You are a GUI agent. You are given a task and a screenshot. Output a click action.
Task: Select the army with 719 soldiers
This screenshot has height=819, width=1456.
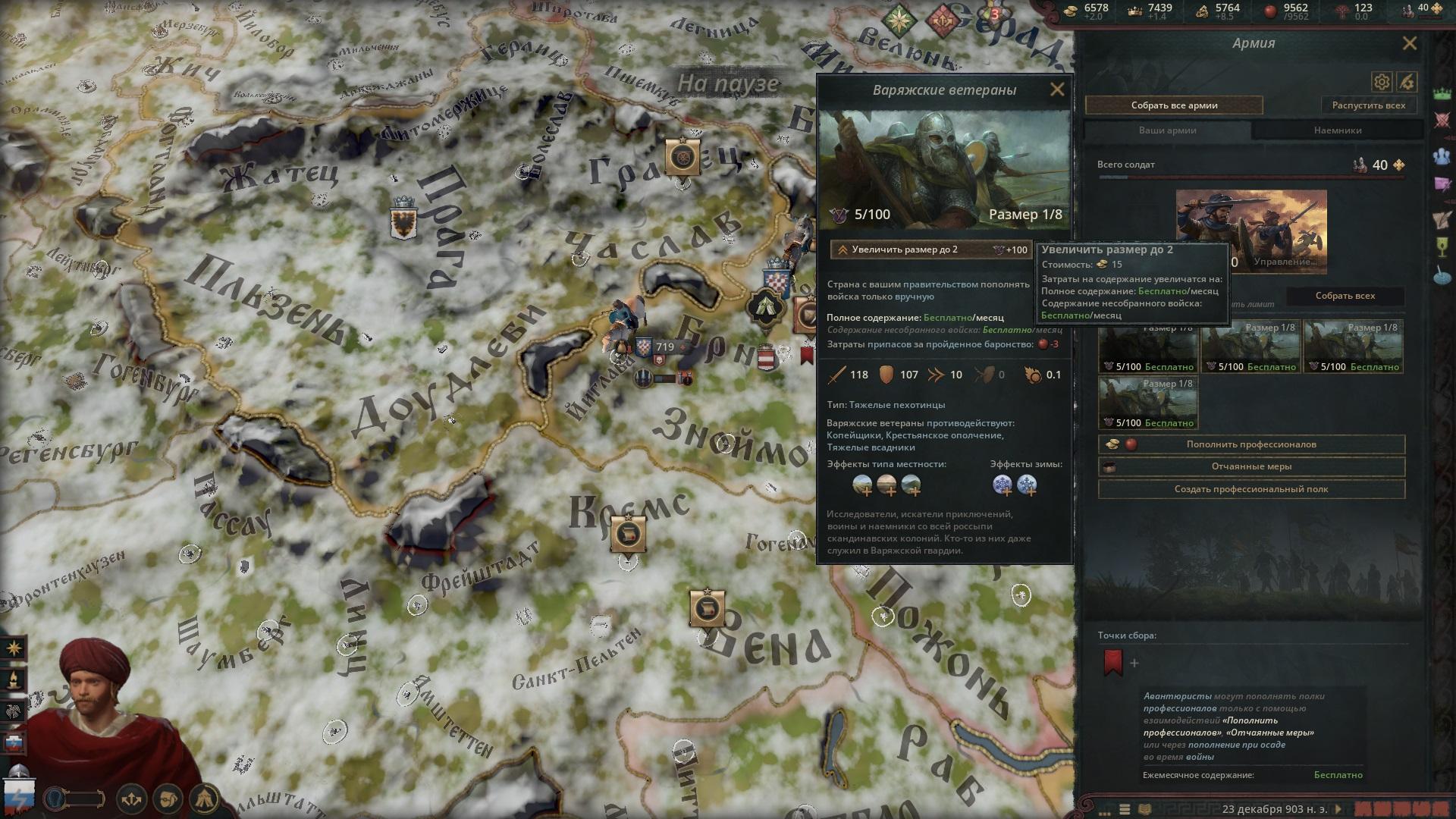[660, 347]
